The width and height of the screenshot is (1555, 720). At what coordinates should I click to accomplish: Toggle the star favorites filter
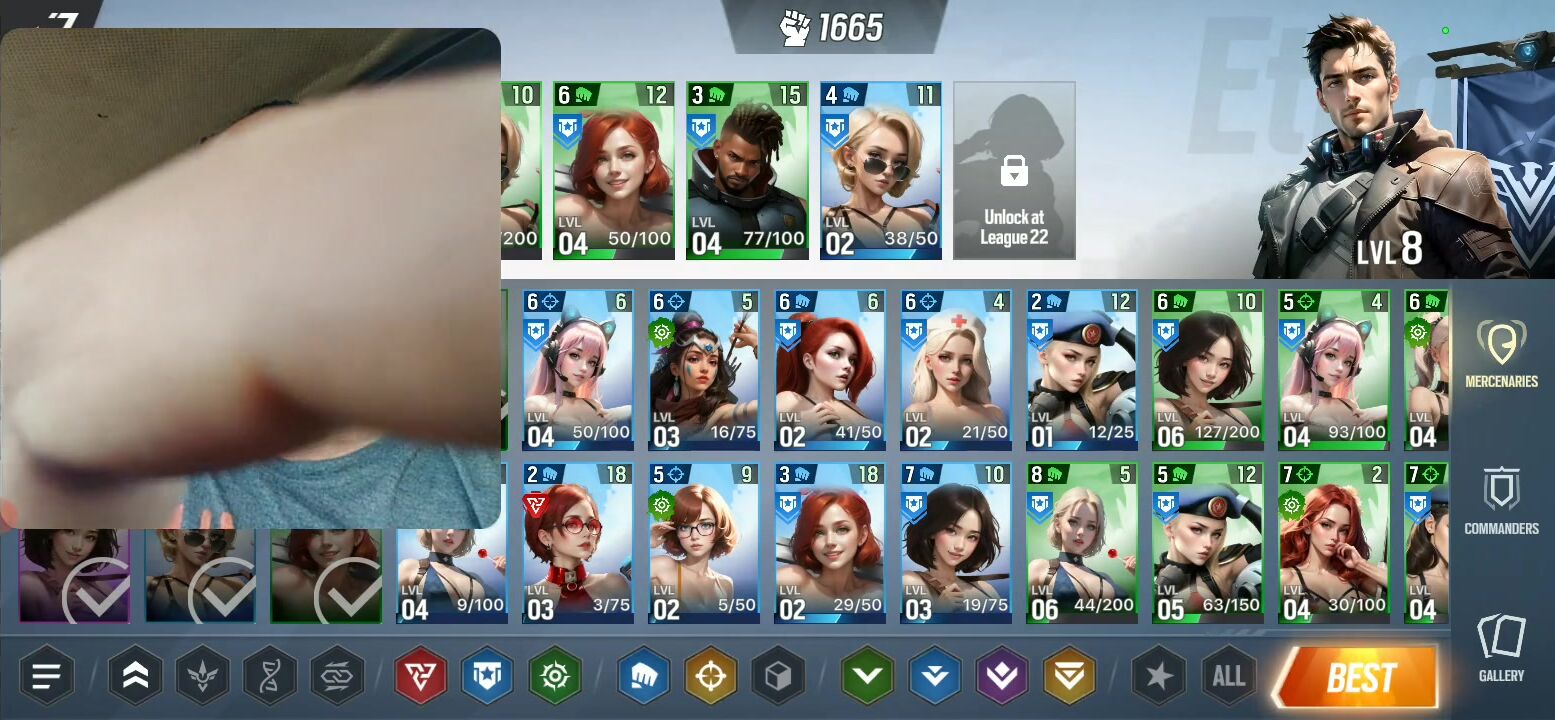(x=1158, y=677)
